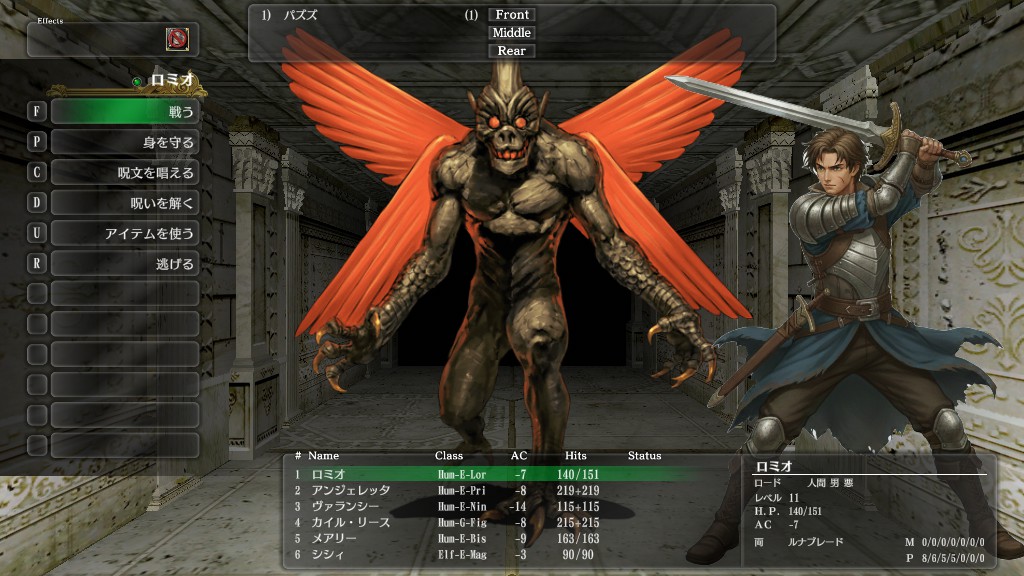Select the 呪いを解く dispel command

124,203
